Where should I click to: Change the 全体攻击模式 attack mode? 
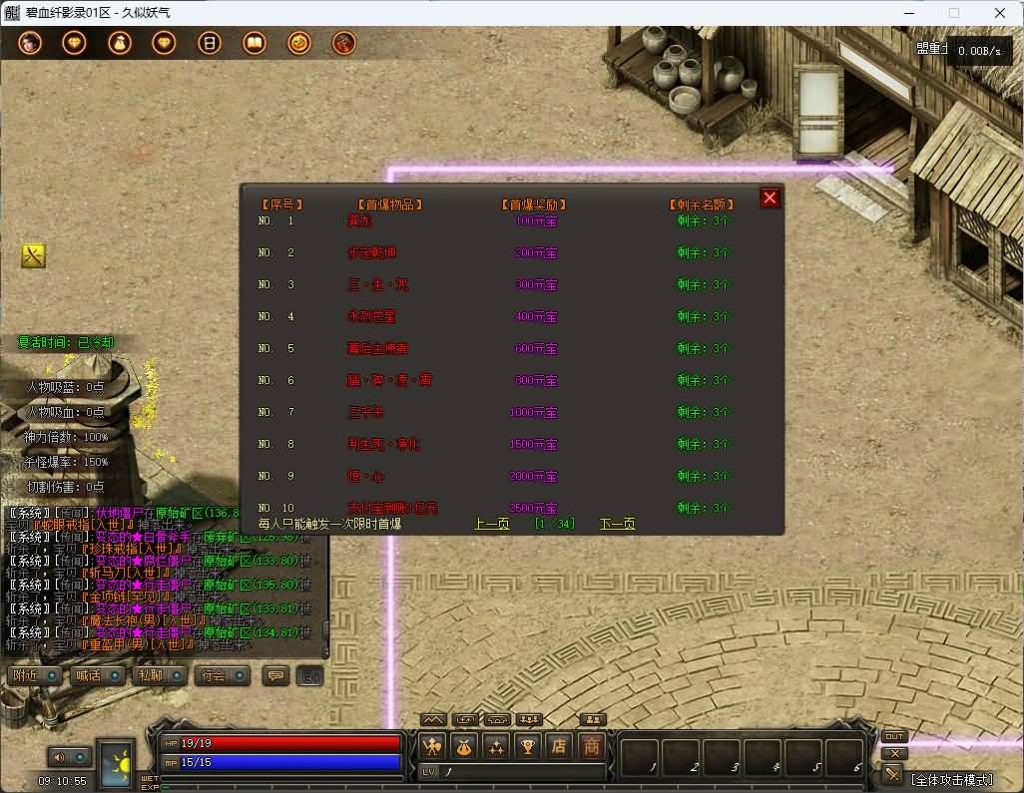pos(951,778)
